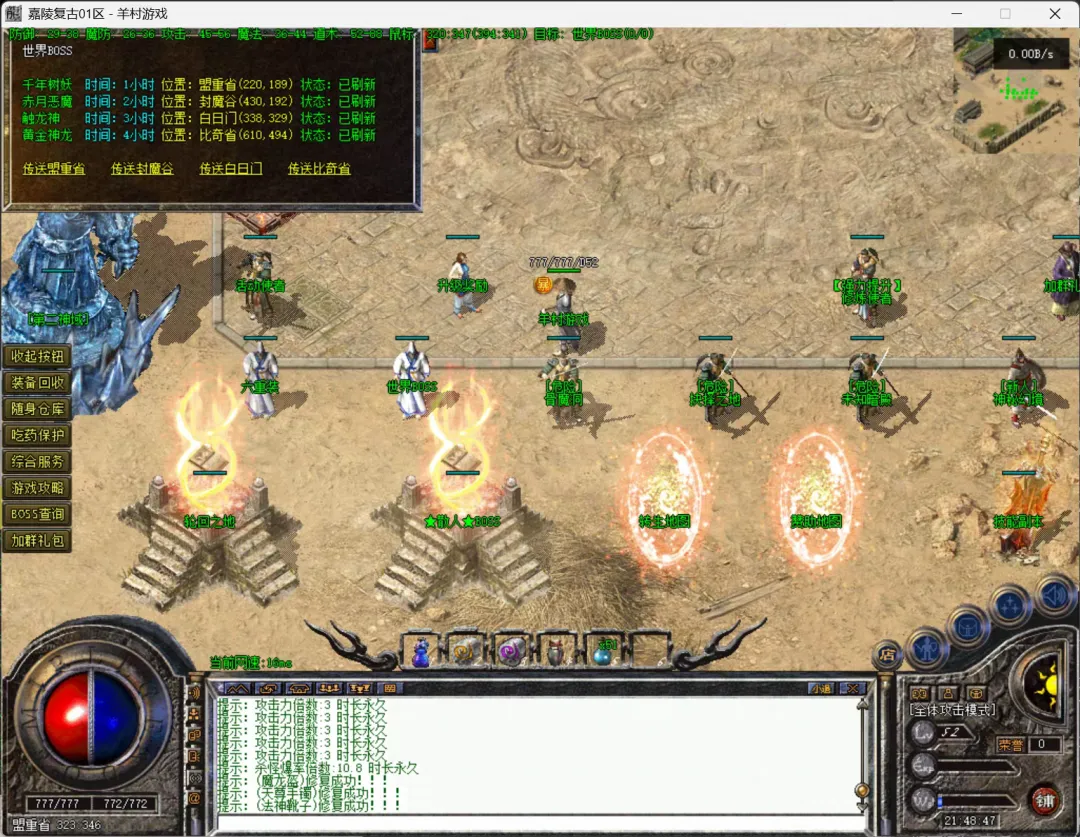Open the BOSS查询 lookup panel
The image size is (1080, 837).
pos(37,514)
